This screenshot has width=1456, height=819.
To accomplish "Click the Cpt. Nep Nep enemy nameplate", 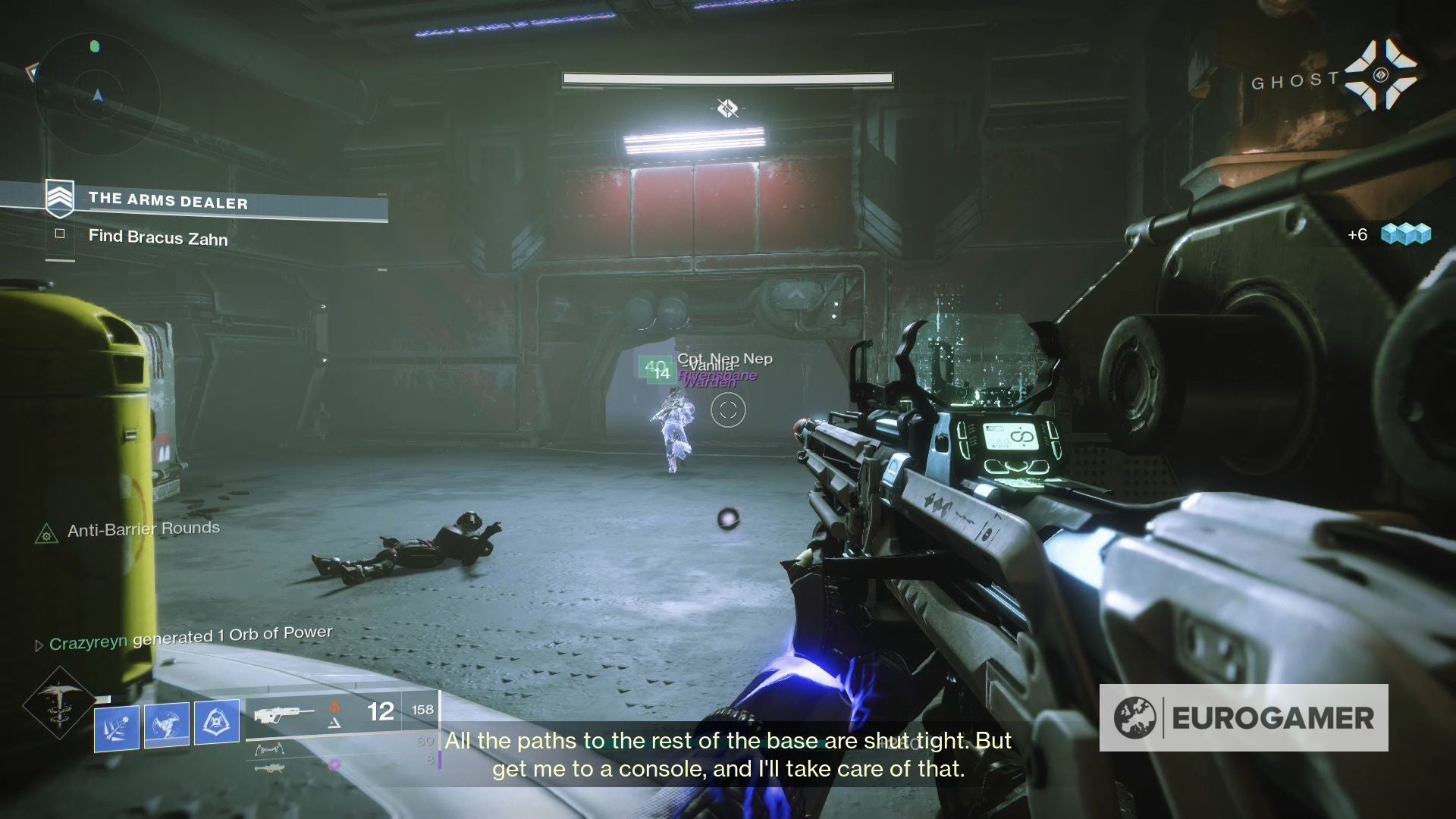I will coord(726,358).
